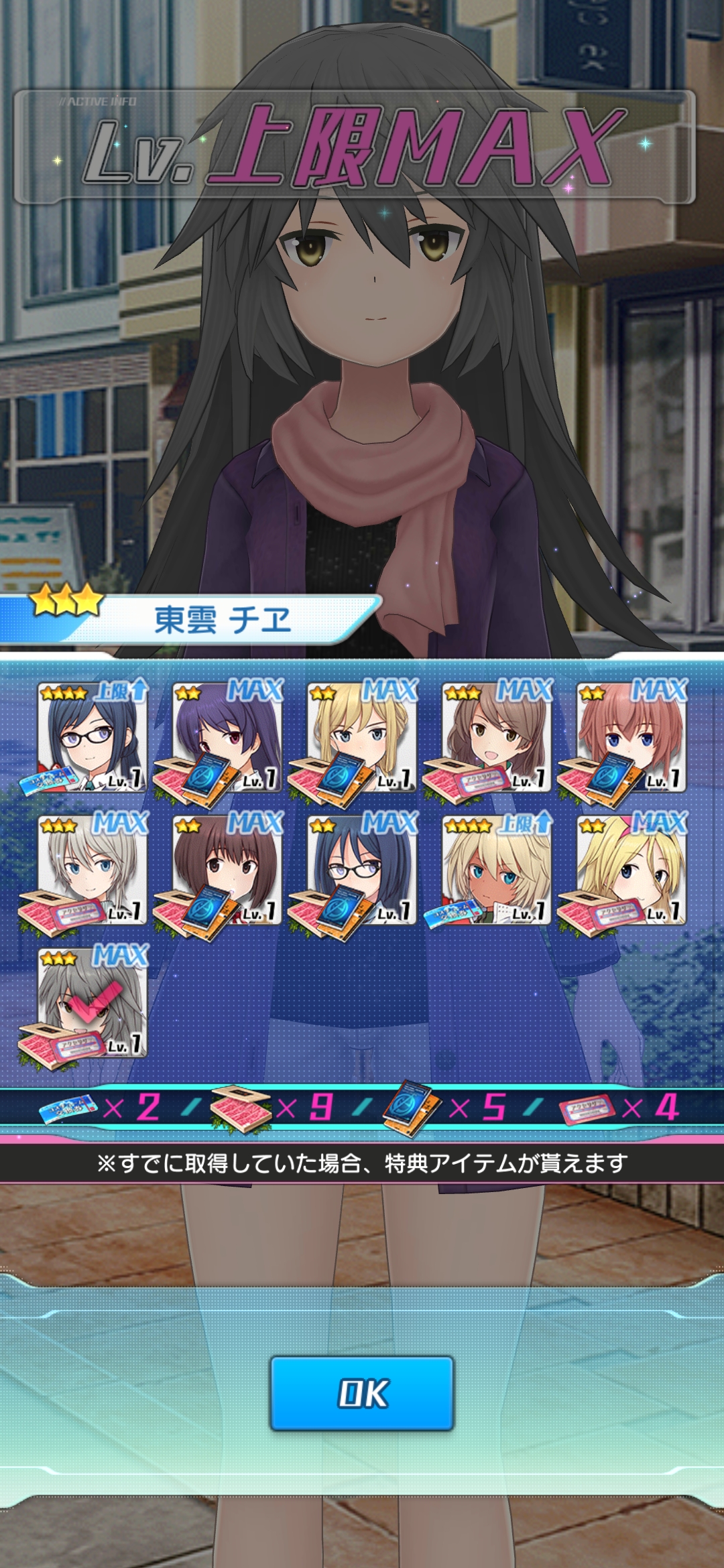The width and height of the screenshot is (724, 1568).
Task: Select the gray-haired card with red checkmark
Action: (93, 1002)
